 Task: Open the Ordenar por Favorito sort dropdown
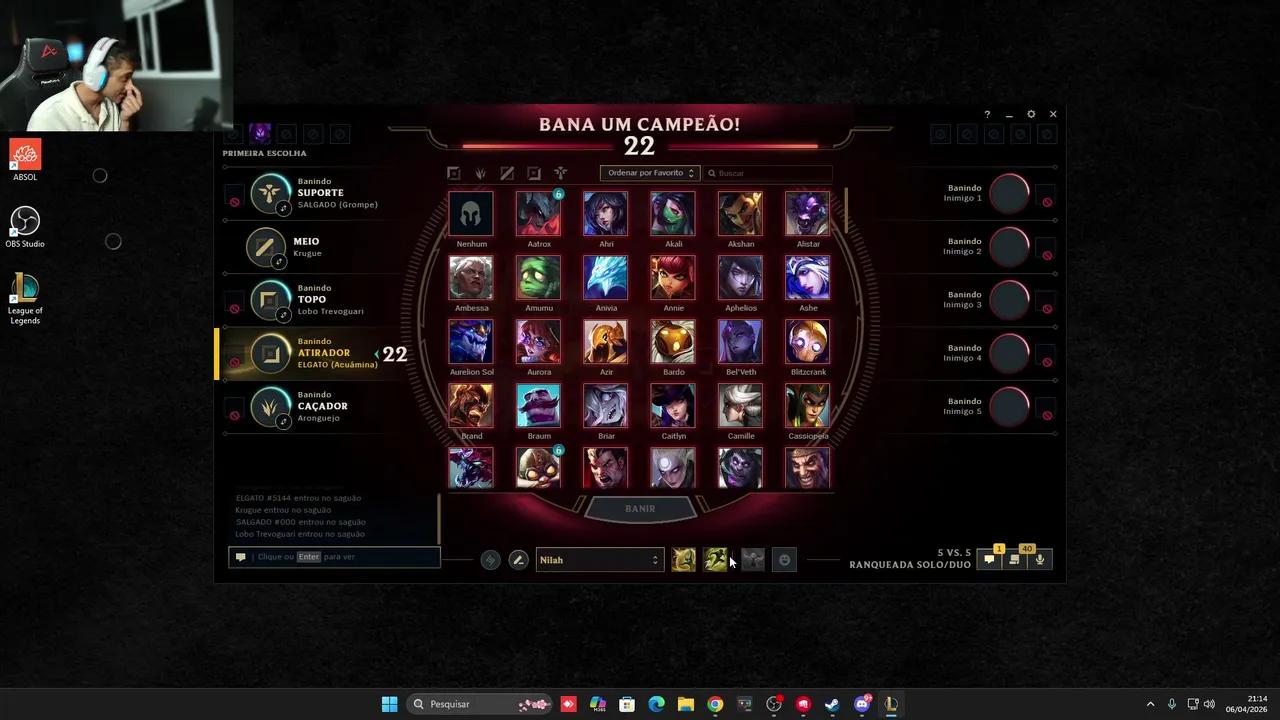(x=648, y=172)
